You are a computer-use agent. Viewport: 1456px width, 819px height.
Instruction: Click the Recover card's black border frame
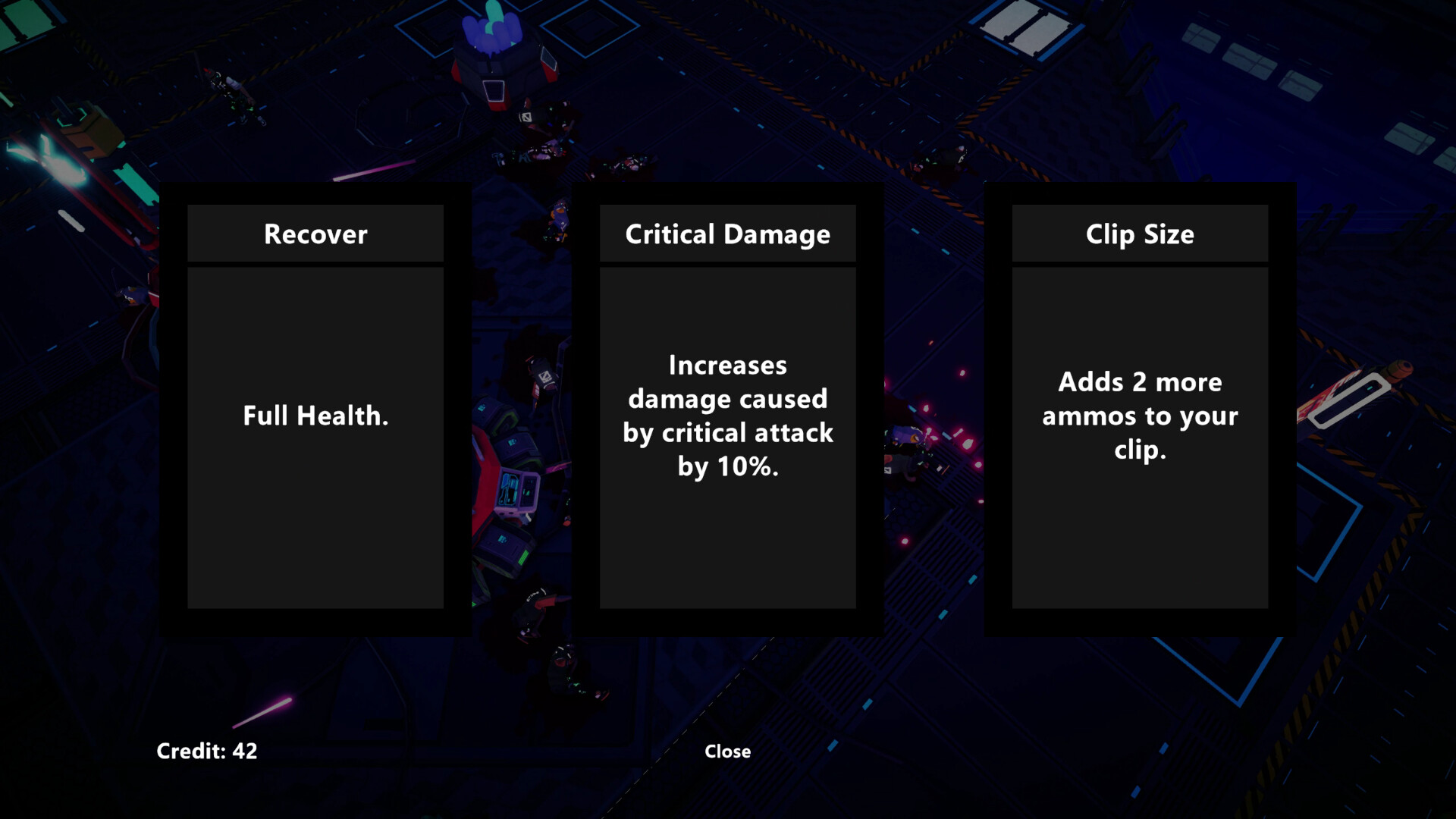pos(315,622)
